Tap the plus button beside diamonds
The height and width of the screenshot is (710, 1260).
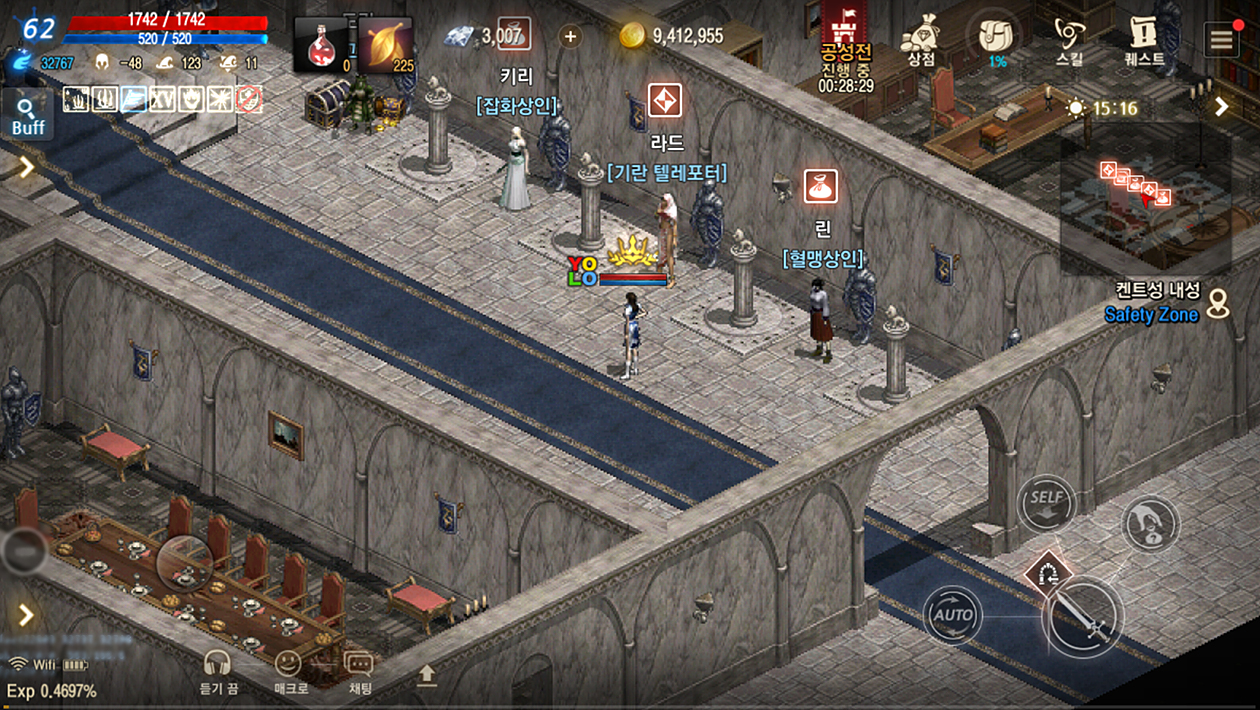(570, 37)
